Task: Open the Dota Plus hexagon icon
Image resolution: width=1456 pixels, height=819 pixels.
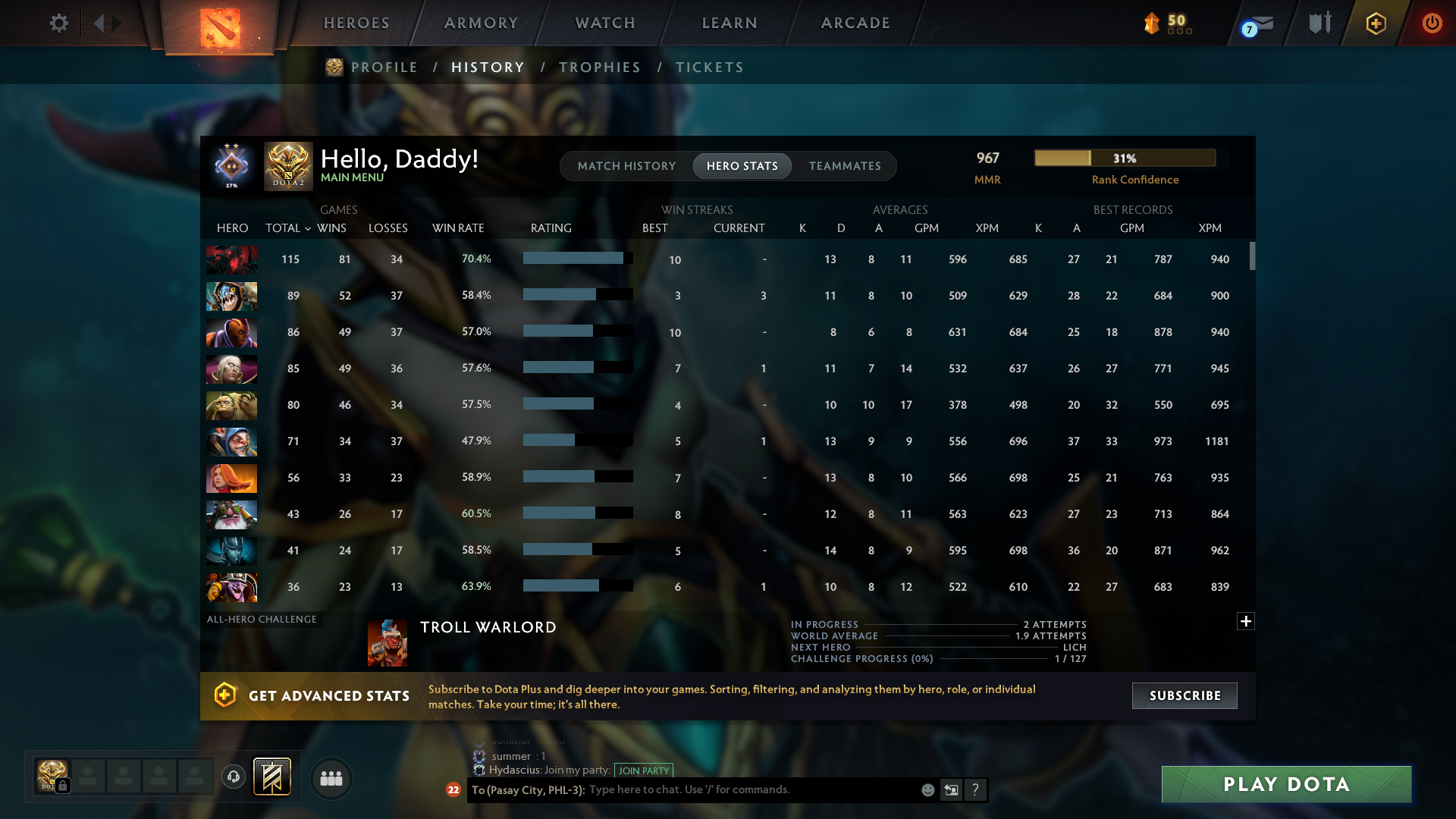Action: pyautogui.click(x=1375, y=23)
